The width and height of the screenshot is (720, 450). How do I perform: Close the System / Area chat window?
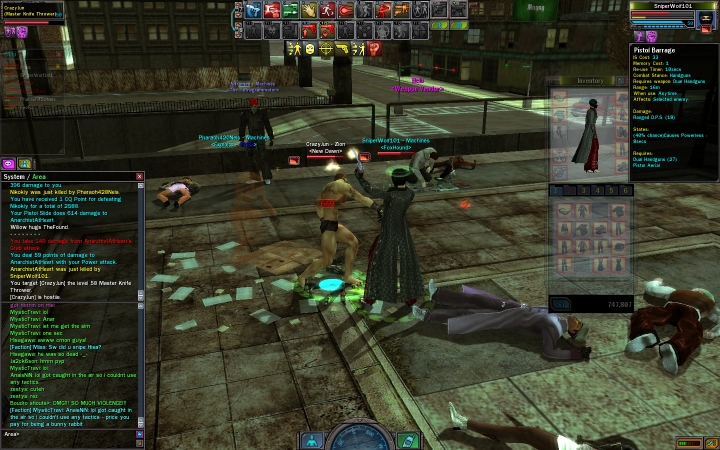click(x=140, y=177)
